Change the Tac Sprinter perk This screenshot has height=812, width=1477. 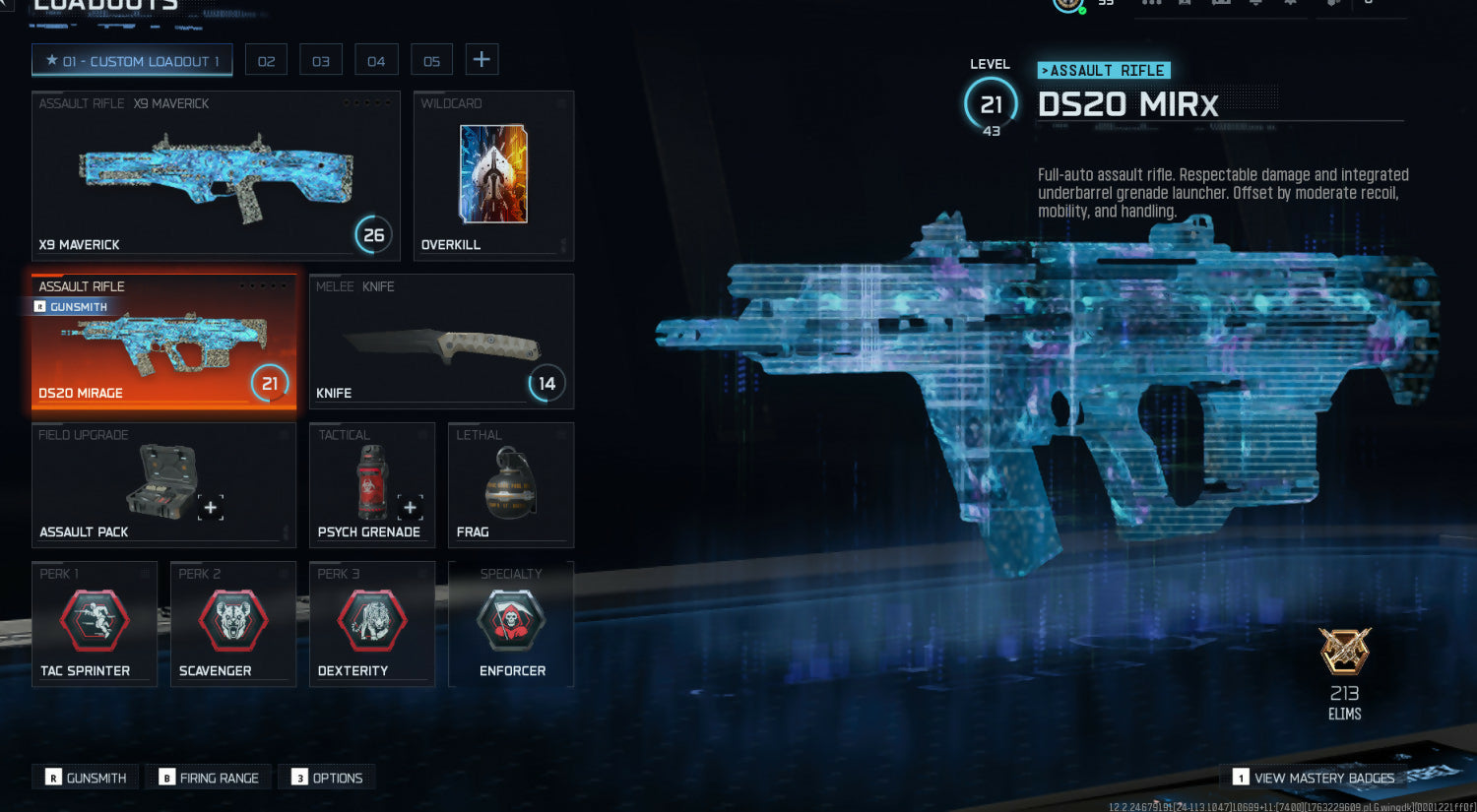pos(95,623)
